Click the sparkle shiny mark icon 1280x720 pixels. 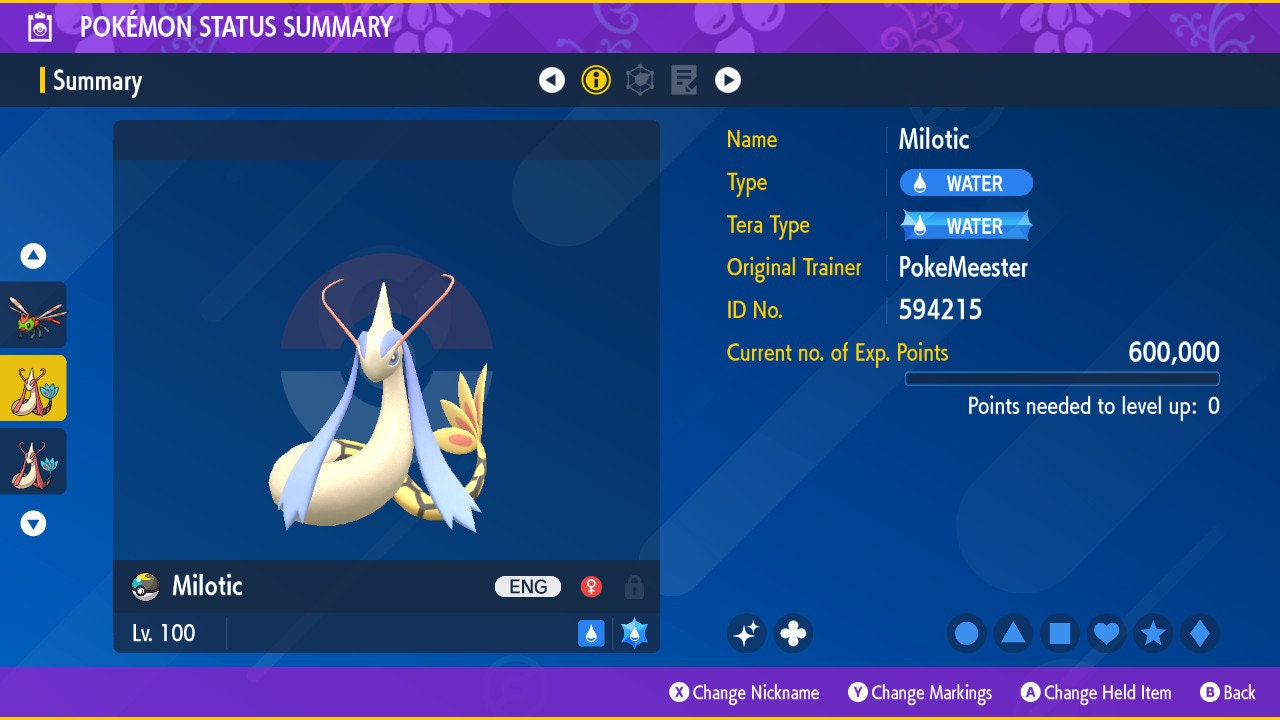746,633
